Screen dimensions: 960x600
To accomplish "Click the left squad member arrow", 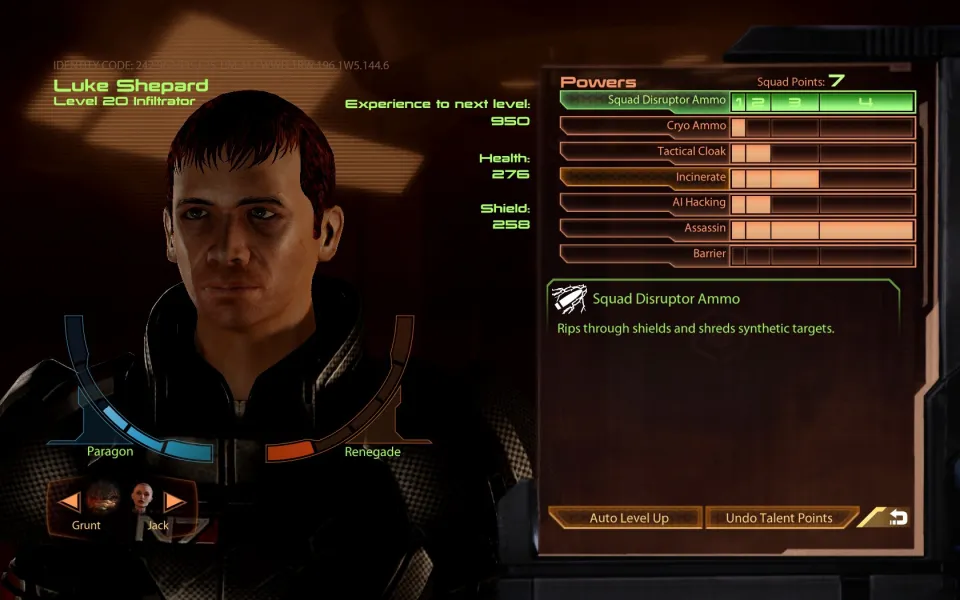I will [x=70, y=500].
